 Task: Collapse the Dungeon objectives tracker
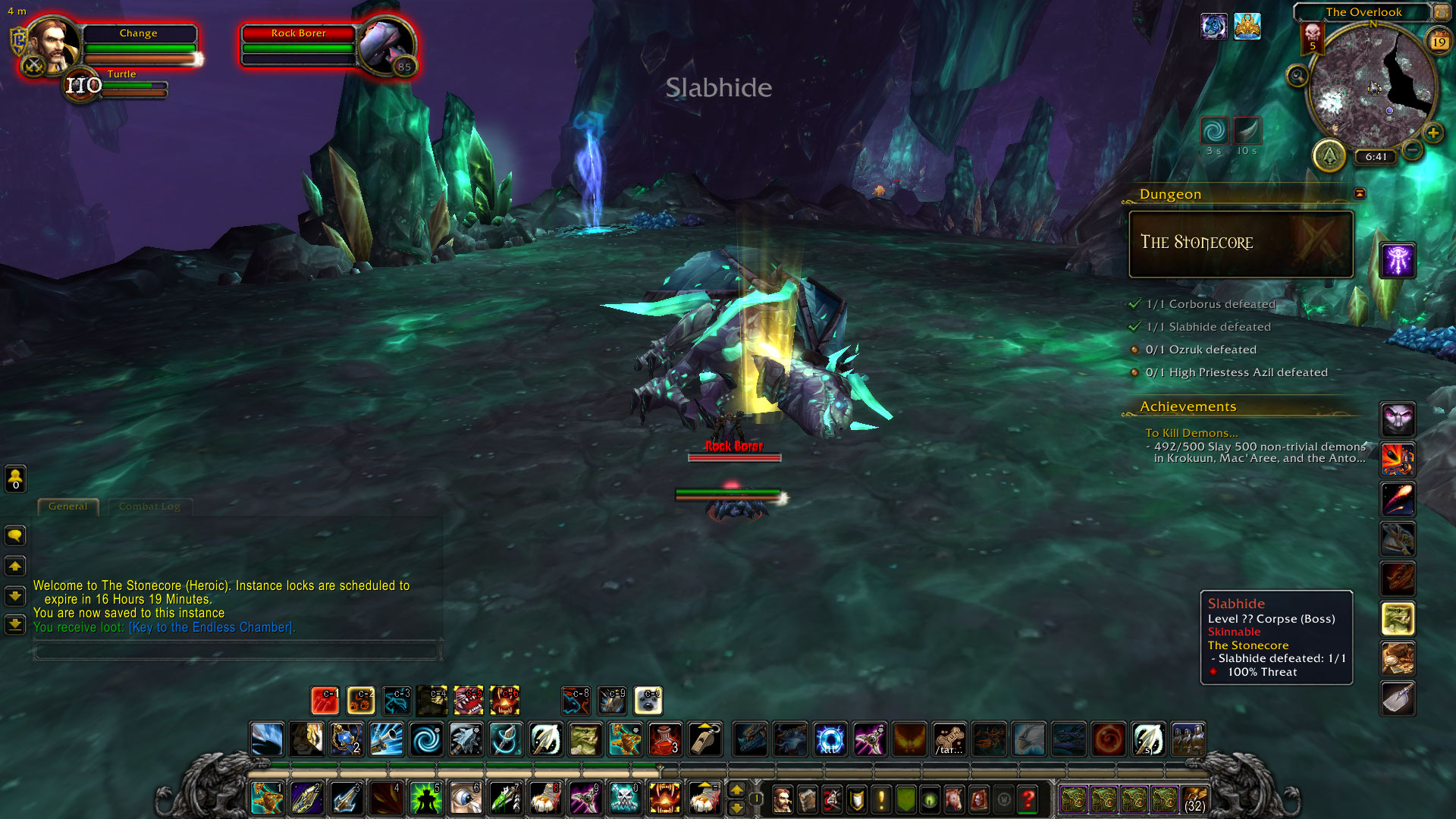click(x=1360, y=193)
